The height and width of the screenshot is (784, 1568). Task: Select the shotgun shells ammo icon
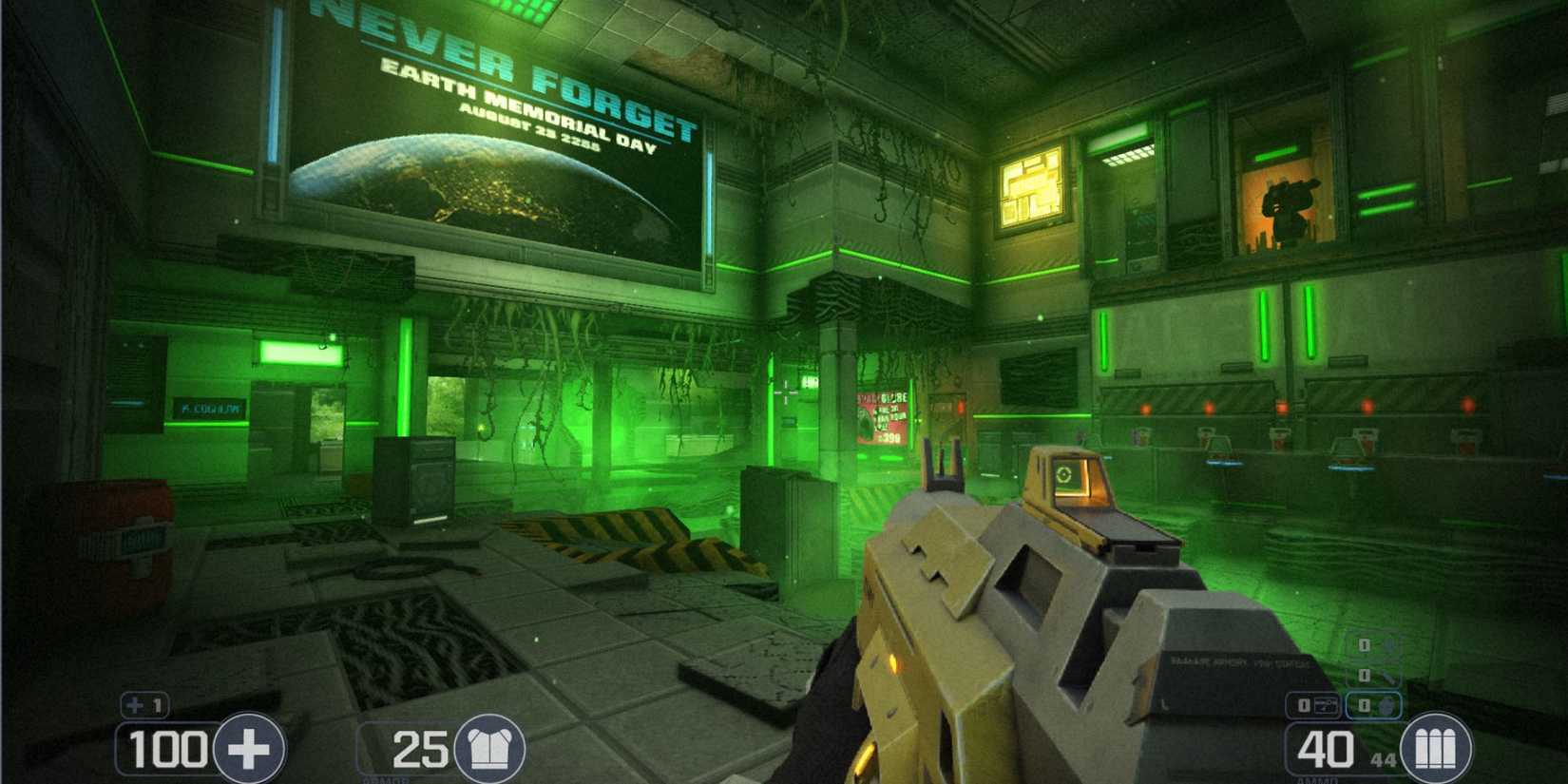click(x=1436, y=749)
